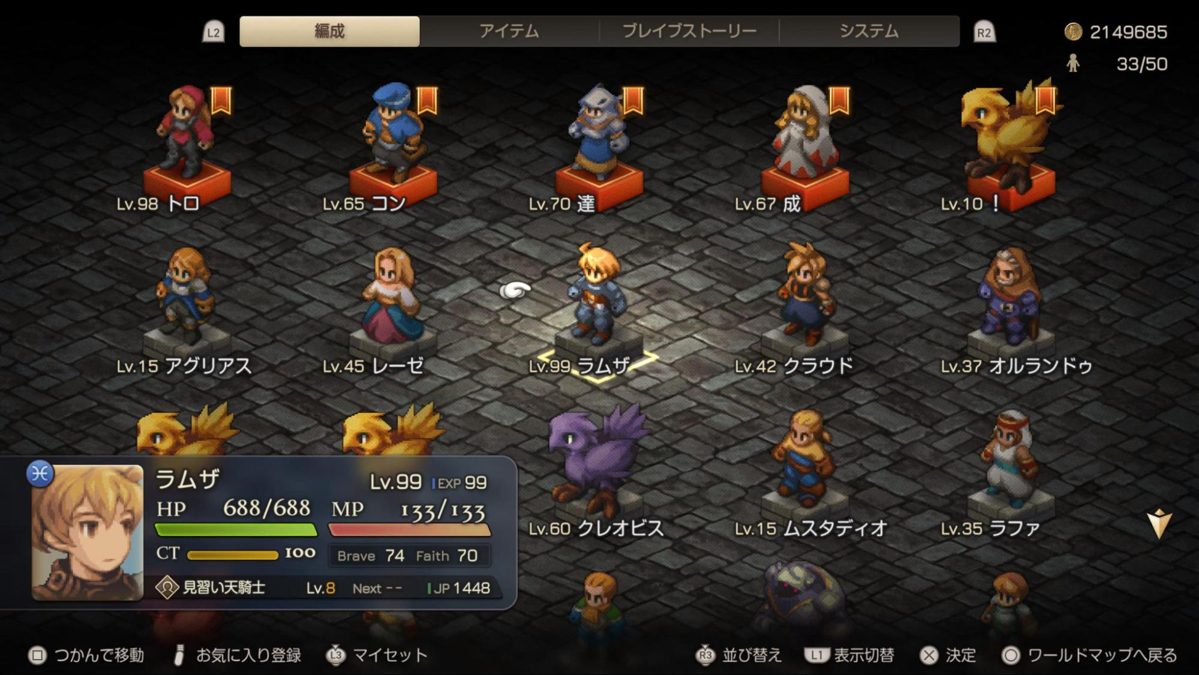Image resolution: width=1199 pixels, height=675 pixels.
Task: Click the scroll-down arrow indicator
Action: (x=1158, y=524)
